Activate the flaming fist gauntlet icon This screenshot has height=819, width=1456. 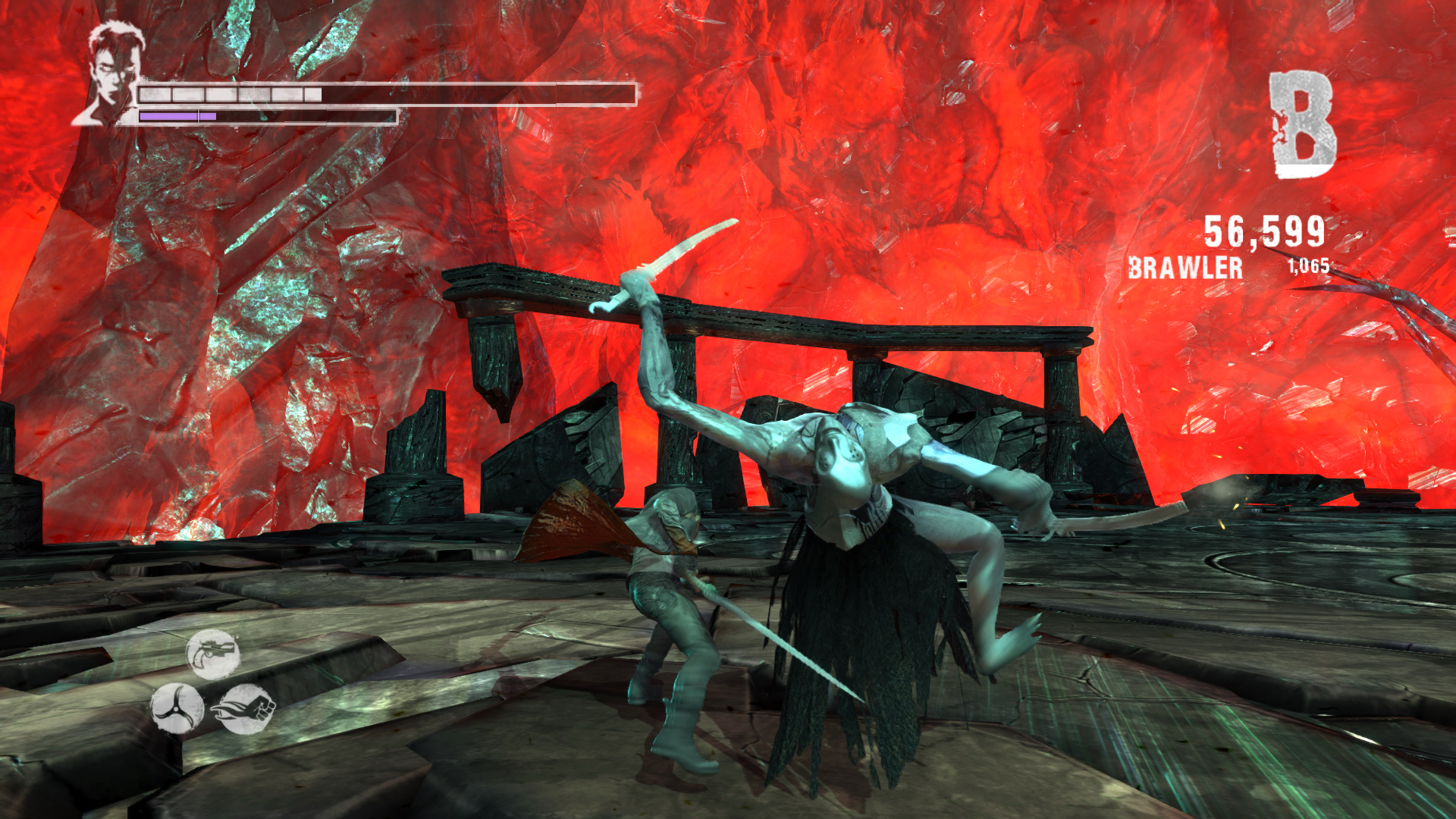245,708
